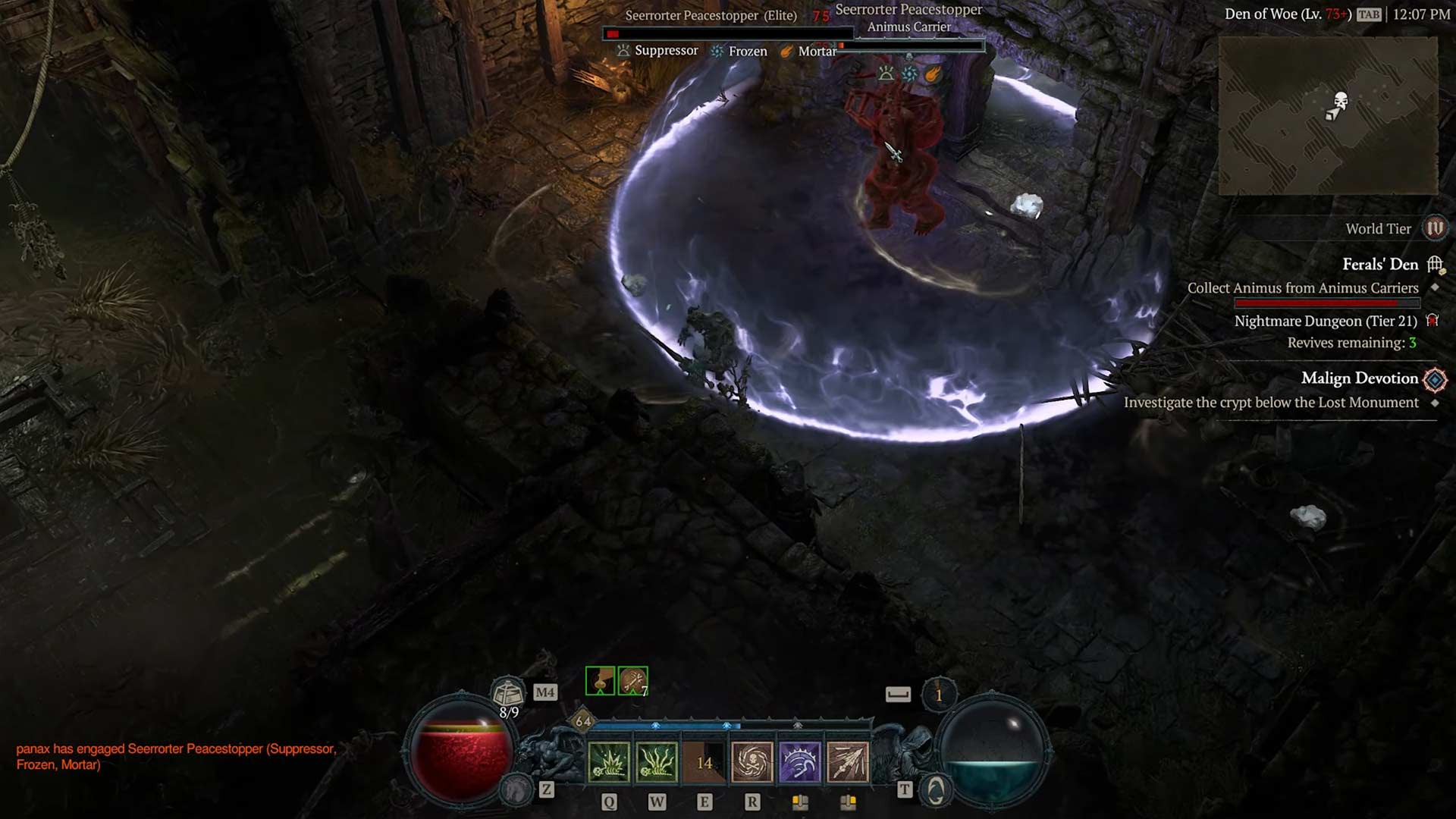Screen dimensions: 1456x819
Task: Trigger the Bone Storm skull swirl skill
Action: pos(752,761)
